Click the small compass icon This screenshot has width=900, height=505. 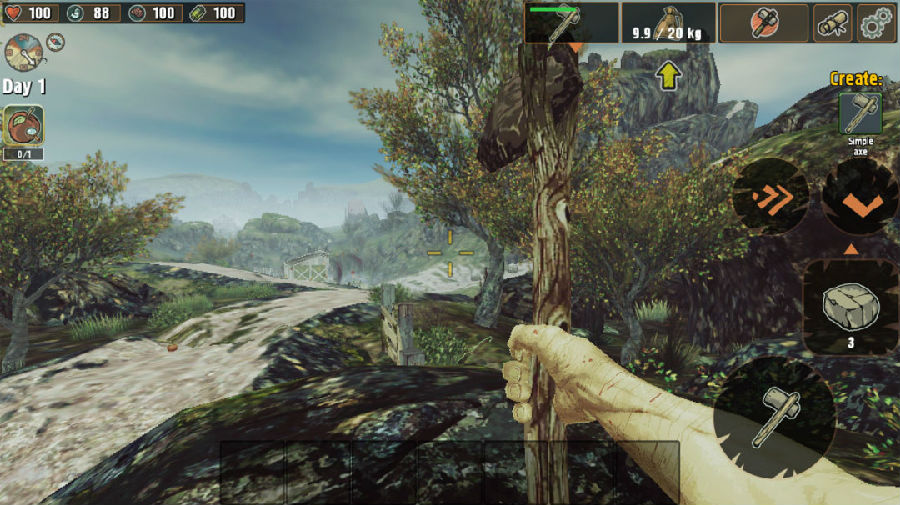pos(55,42)
